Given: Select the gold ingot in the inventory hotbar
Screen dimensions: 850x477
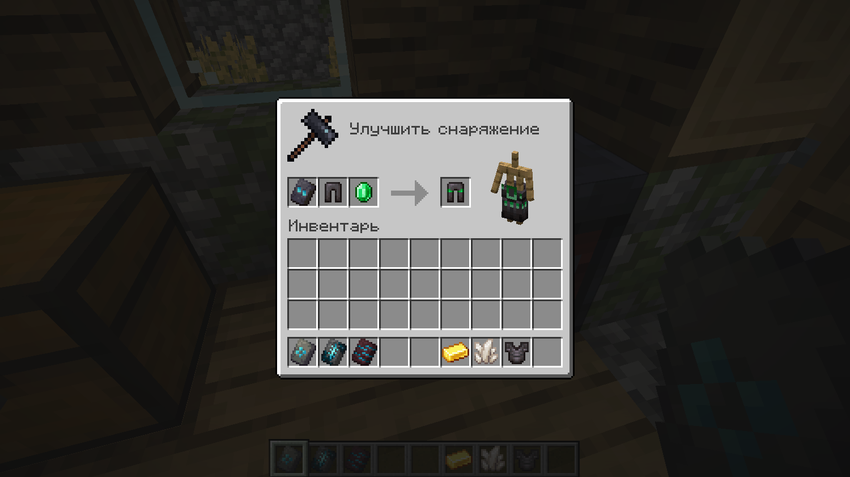Looking at the screenshot, I should [456, 352].
